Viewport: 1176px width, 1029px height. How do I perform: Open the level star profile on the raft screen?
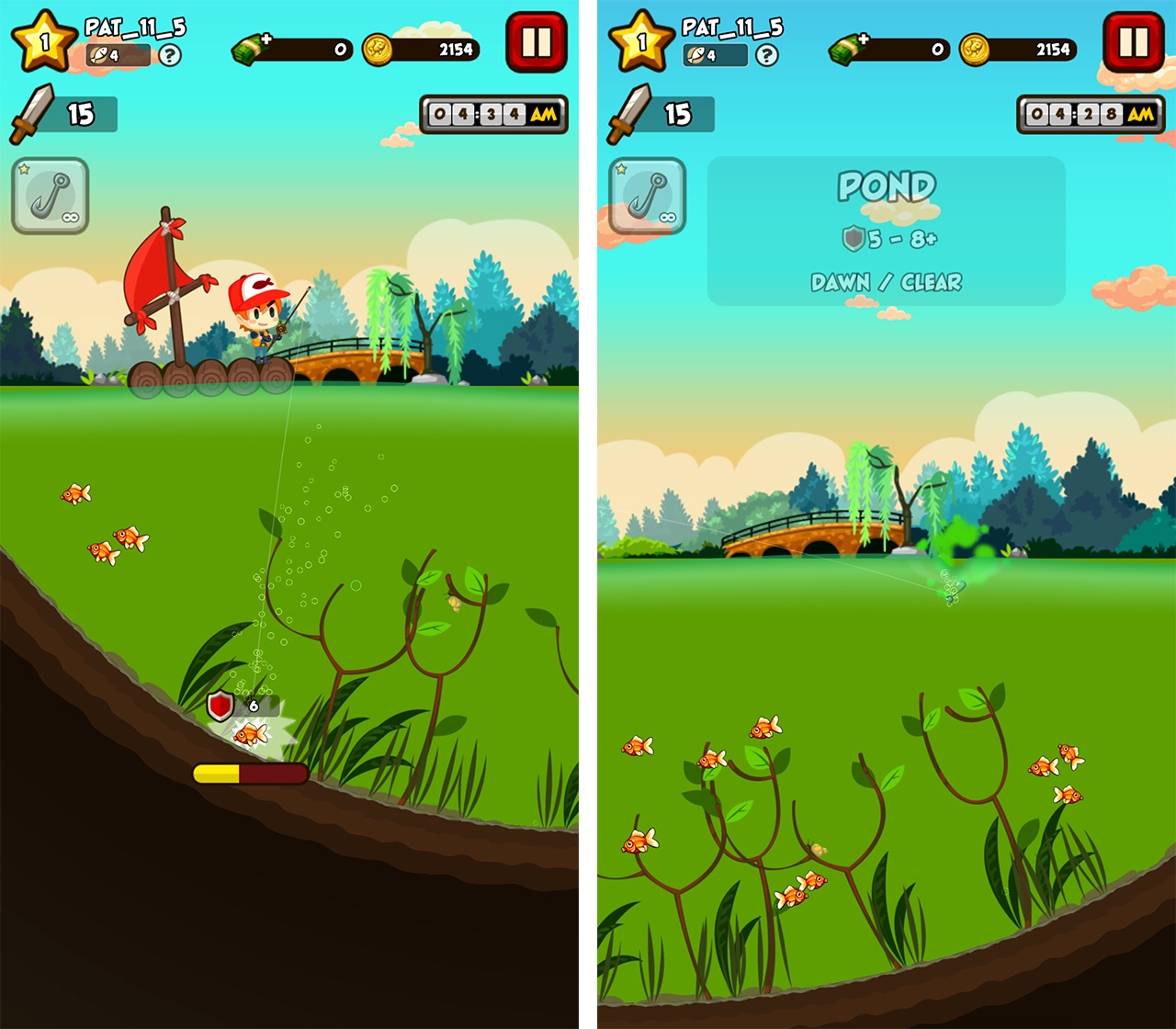44,41
